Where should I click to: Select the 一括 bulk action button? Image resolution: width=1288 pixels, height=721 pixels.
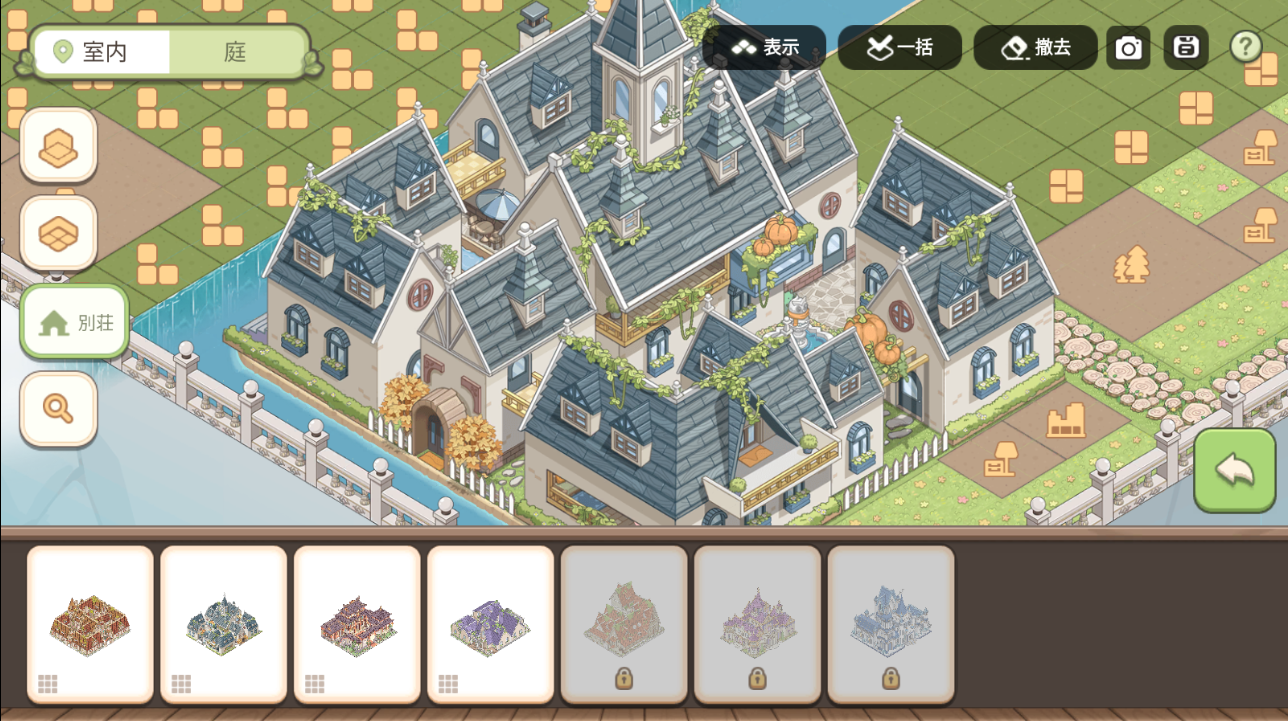900,47
